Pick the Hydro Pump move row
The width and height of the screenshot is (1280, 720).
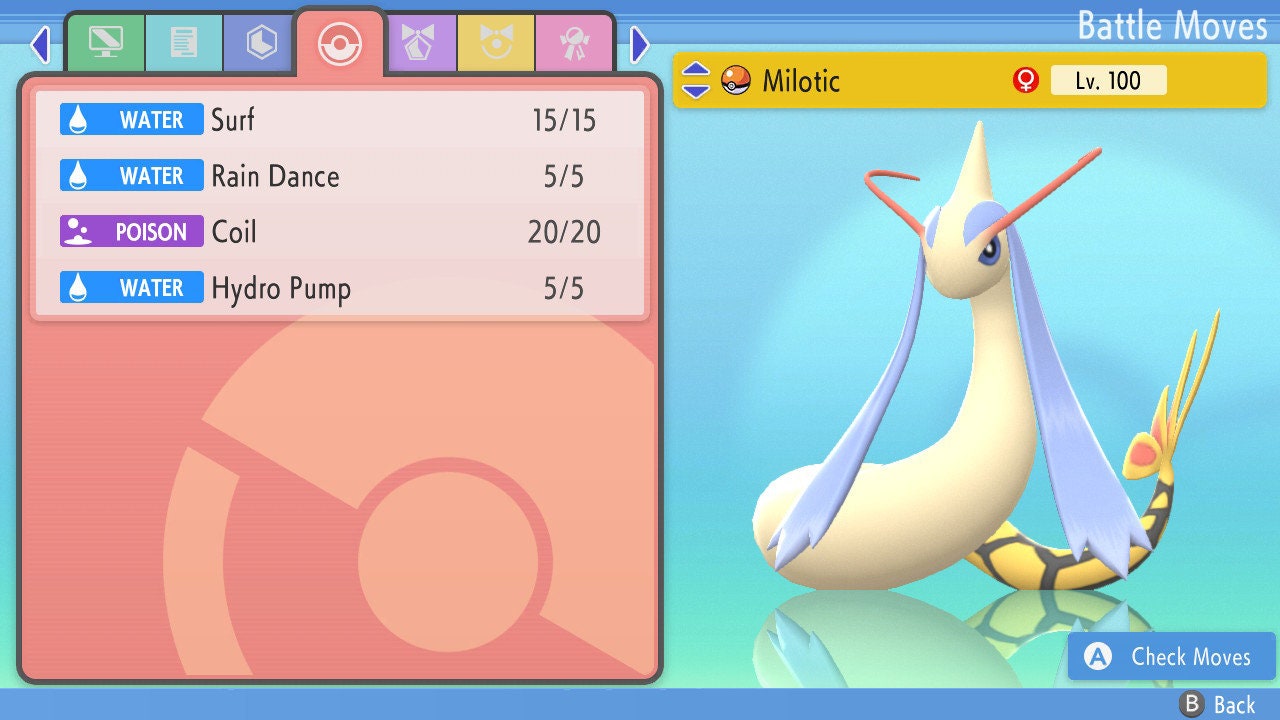click(x=340, y=289)
